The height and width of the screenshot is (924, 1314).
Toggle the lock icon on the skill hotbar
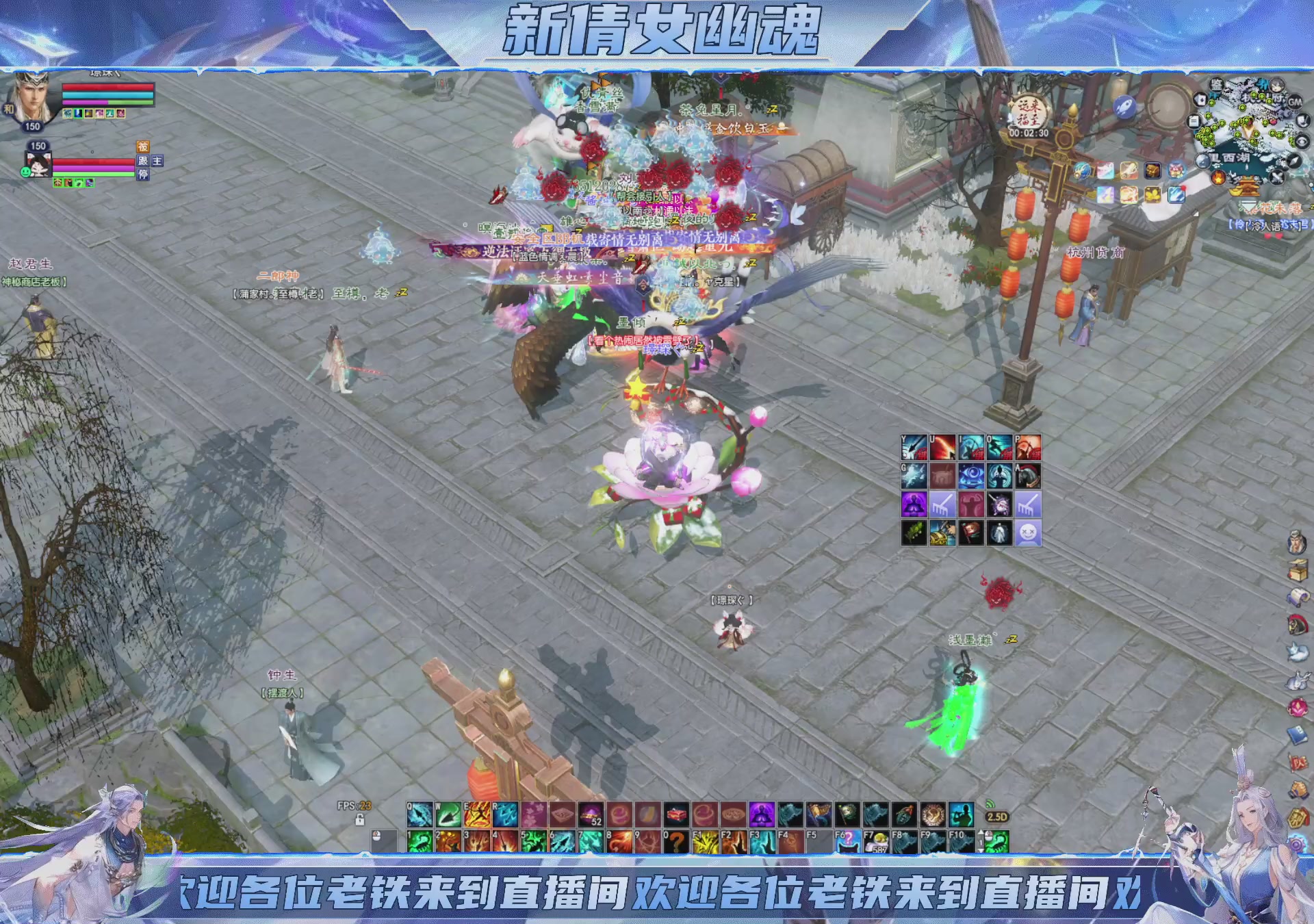359,820
